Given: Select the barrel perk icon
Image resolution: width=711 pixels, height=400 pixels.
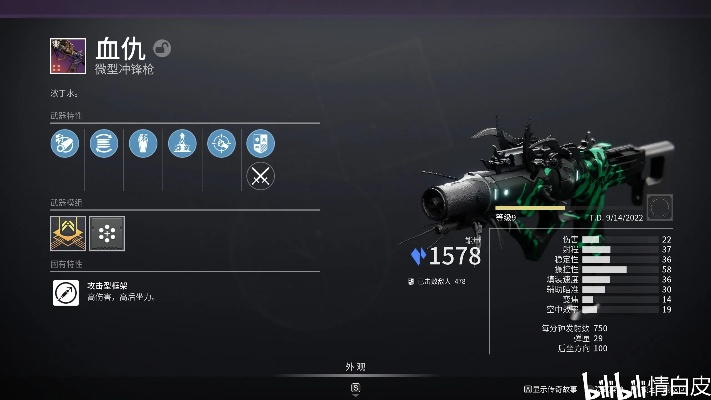Looking at the screenshot, I should tap(64, 144).
